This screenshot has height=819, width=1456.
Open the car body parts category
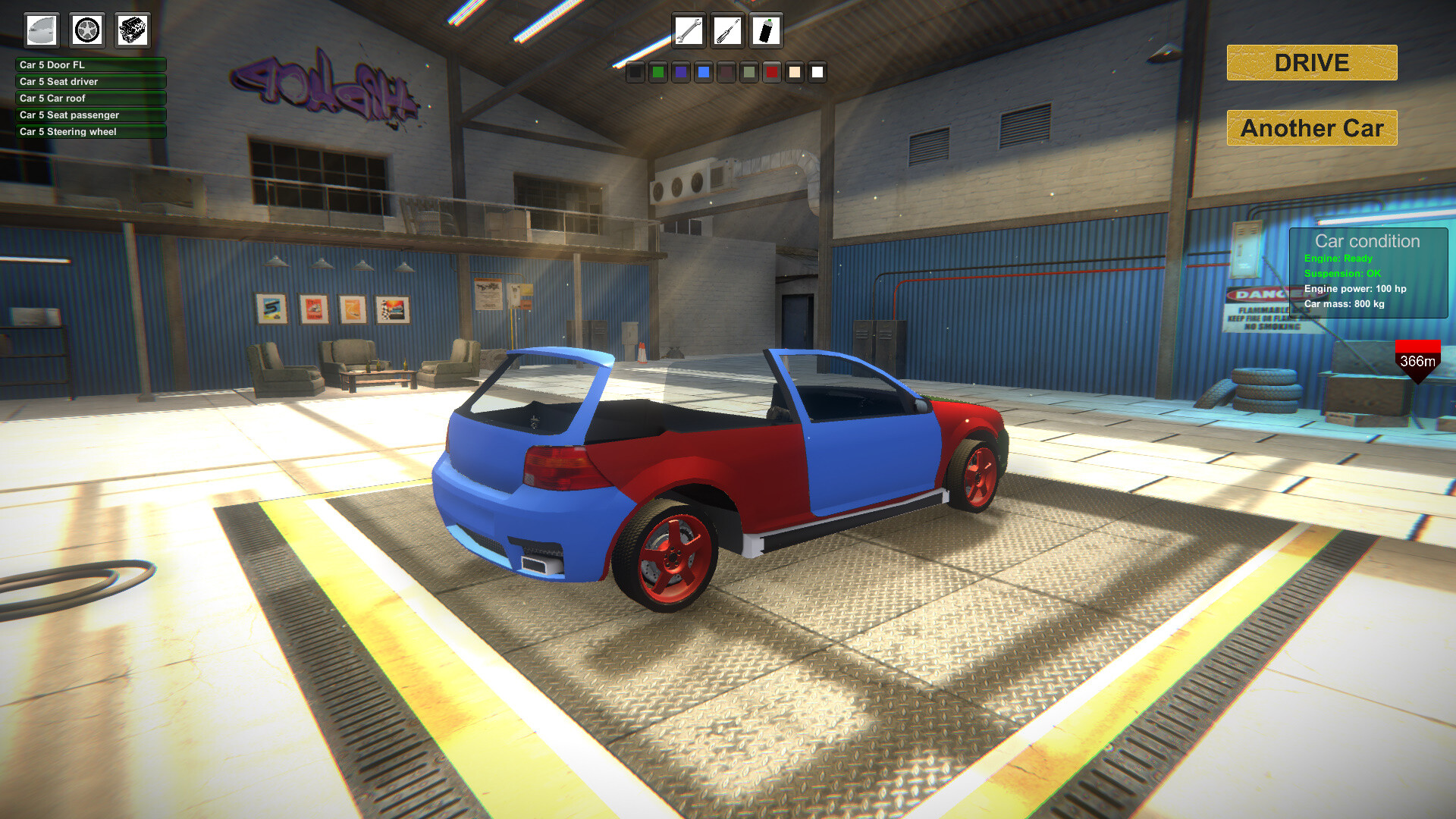tap(42, 30)
